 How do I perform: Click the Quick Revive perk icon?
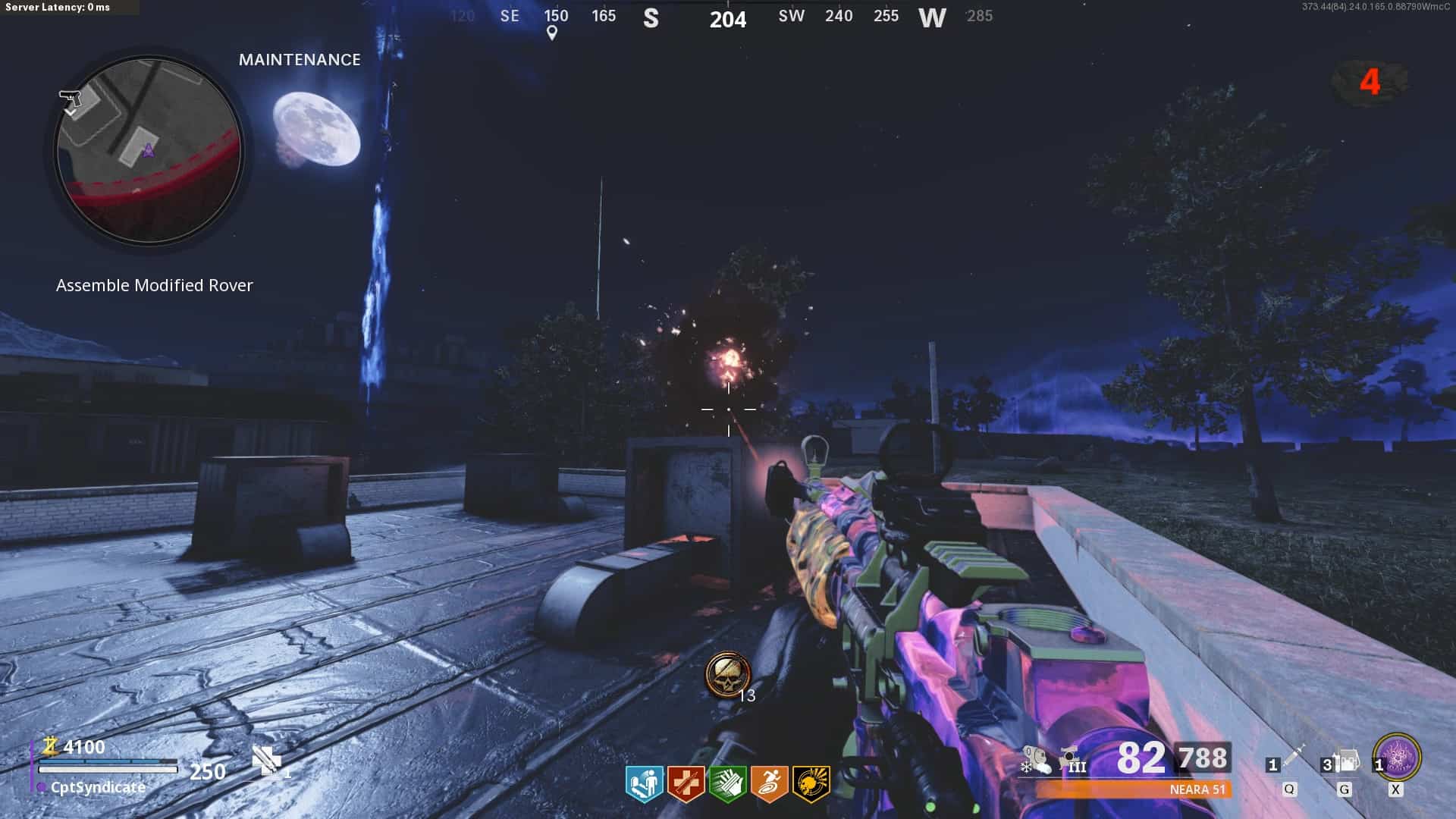644,783
